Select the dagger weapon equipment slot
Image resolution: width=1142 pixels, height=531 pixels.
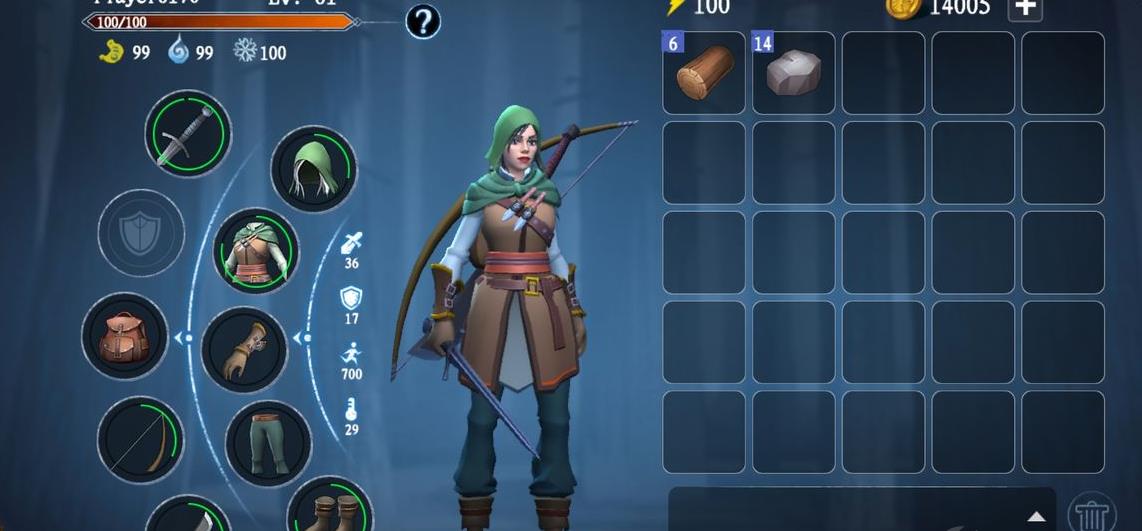coord(188,134)
